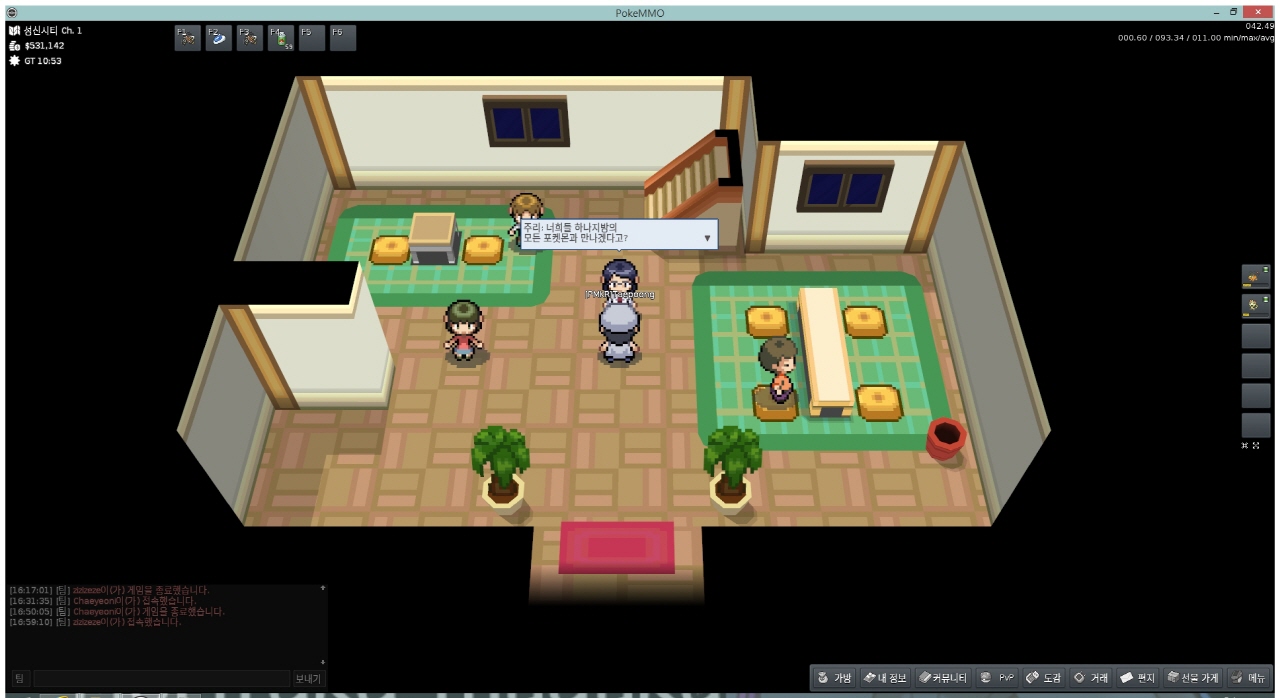Viewport: 1280px width, 698px height.
Task: Select the orange Pokémon party slot
Action: click(x=1255, y=276)
